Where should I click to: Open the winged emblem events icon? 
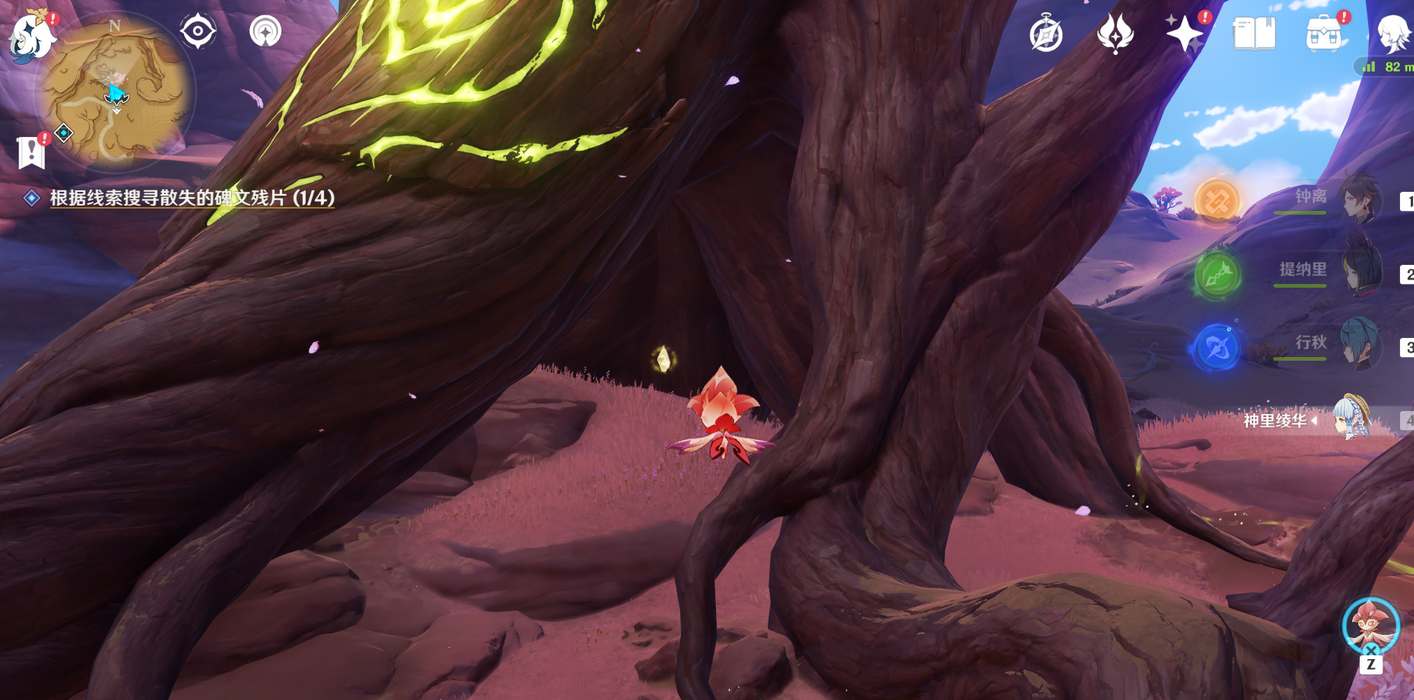[1114, 34]
